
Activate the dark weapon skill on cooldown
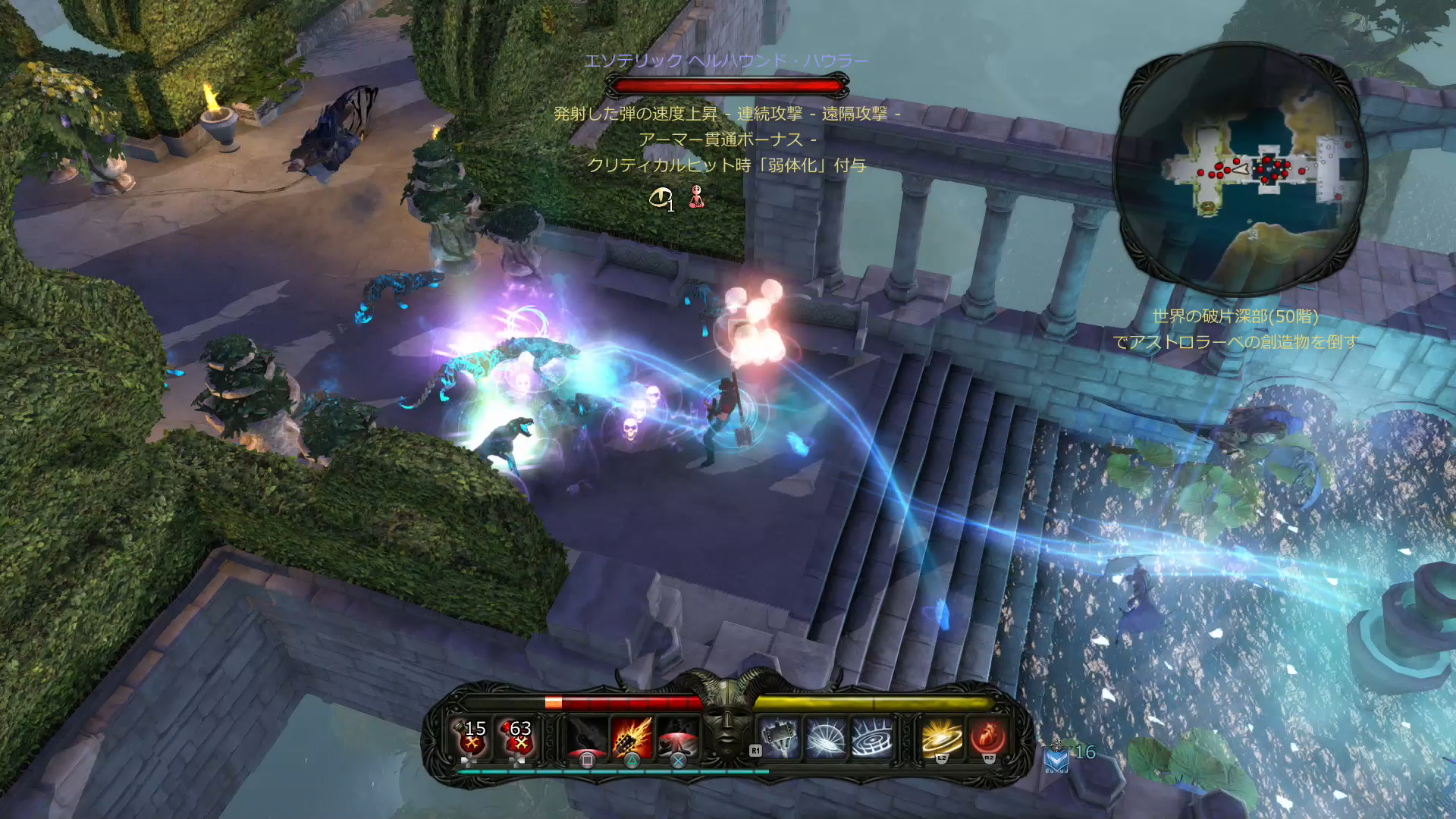[587, 737]
